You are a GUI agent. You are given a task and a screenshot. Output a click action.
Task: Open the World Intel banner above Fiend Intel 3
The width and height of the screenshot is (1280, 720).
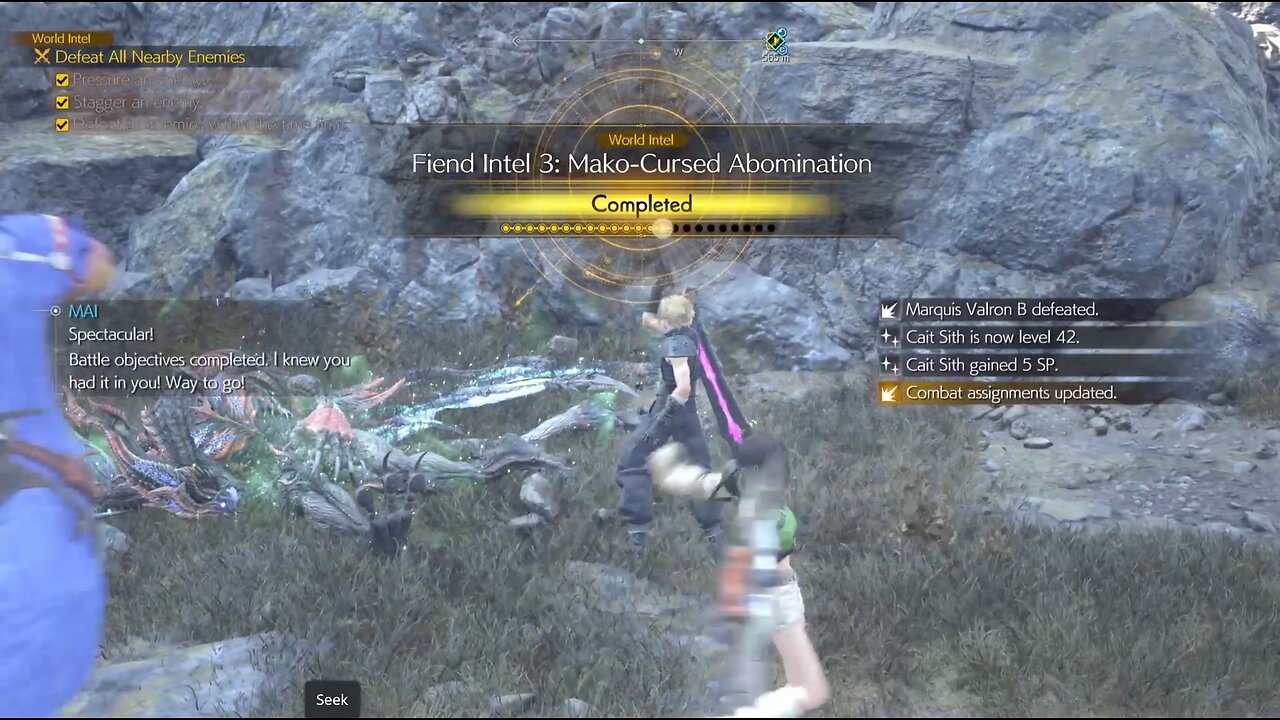641,140
